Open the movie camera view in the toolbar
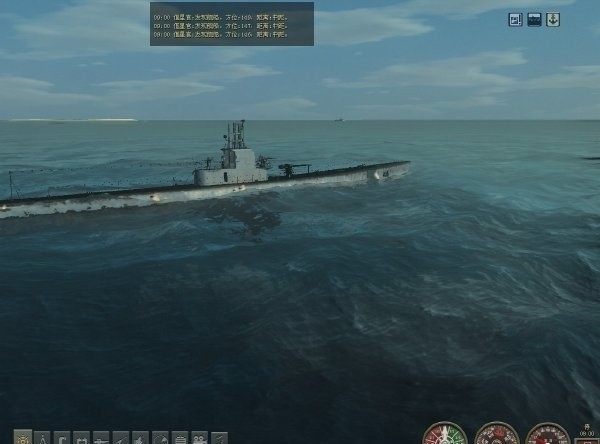 [x=199, y=438]
